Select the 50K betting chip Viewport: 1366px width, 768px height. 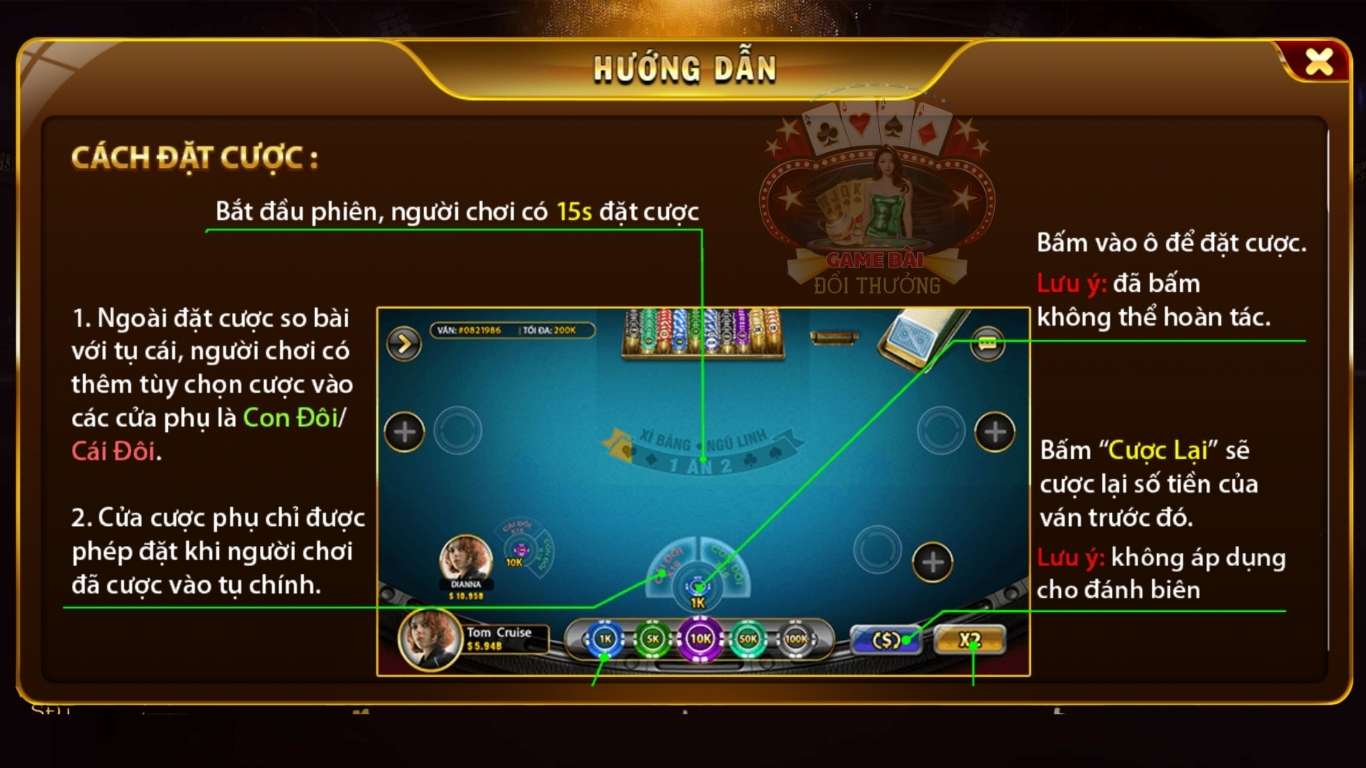point(746,639)
